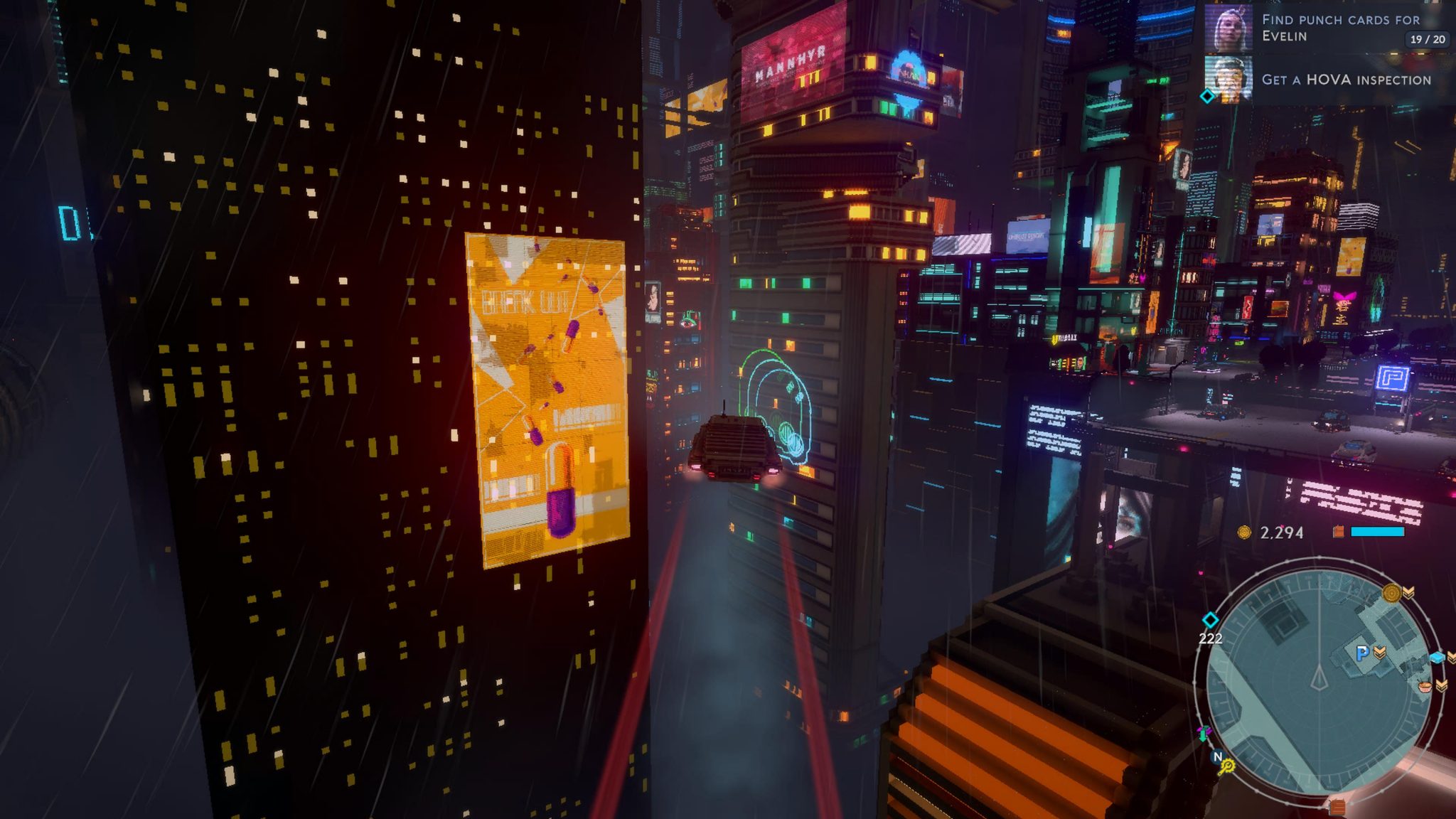Click the gold medallion icon atop the minimap
Viewport: 1456px width, 819px height.
pos(1391,593)
